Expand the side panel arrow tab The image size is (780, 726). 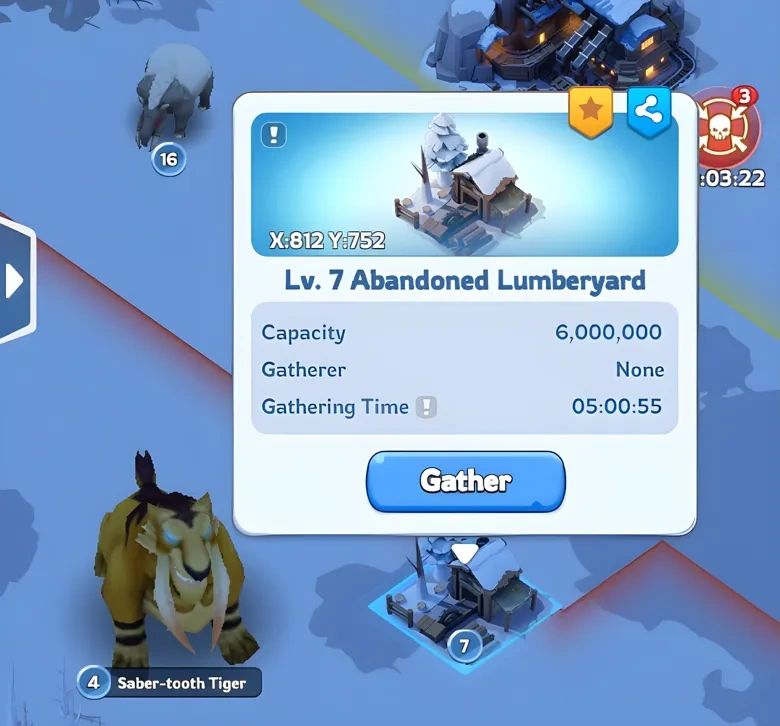[15, 281]
